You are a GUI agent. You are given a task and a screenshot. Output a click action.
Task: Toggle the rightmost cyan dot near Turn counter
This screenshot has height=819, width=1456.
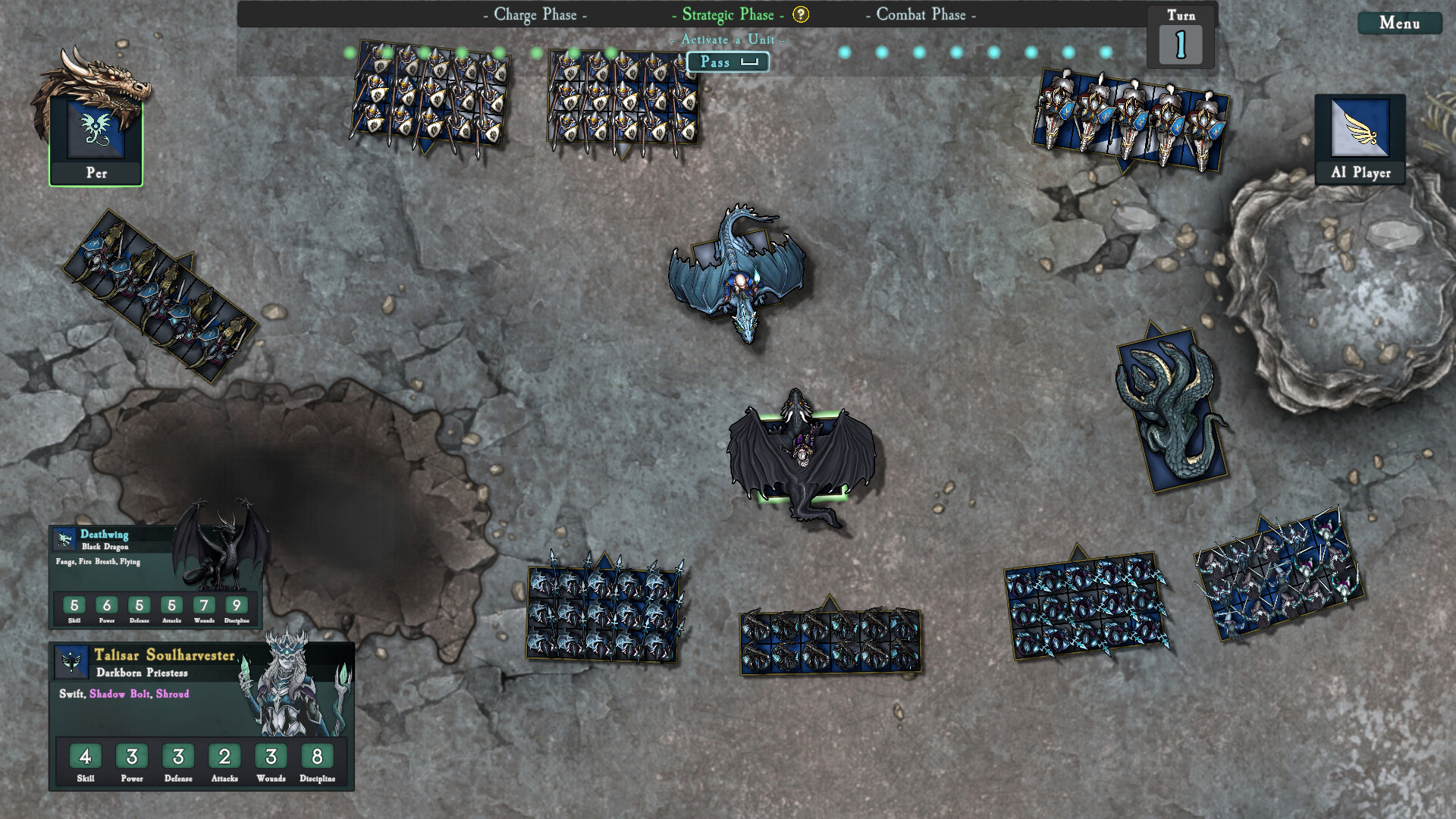tap(1106, 52)
